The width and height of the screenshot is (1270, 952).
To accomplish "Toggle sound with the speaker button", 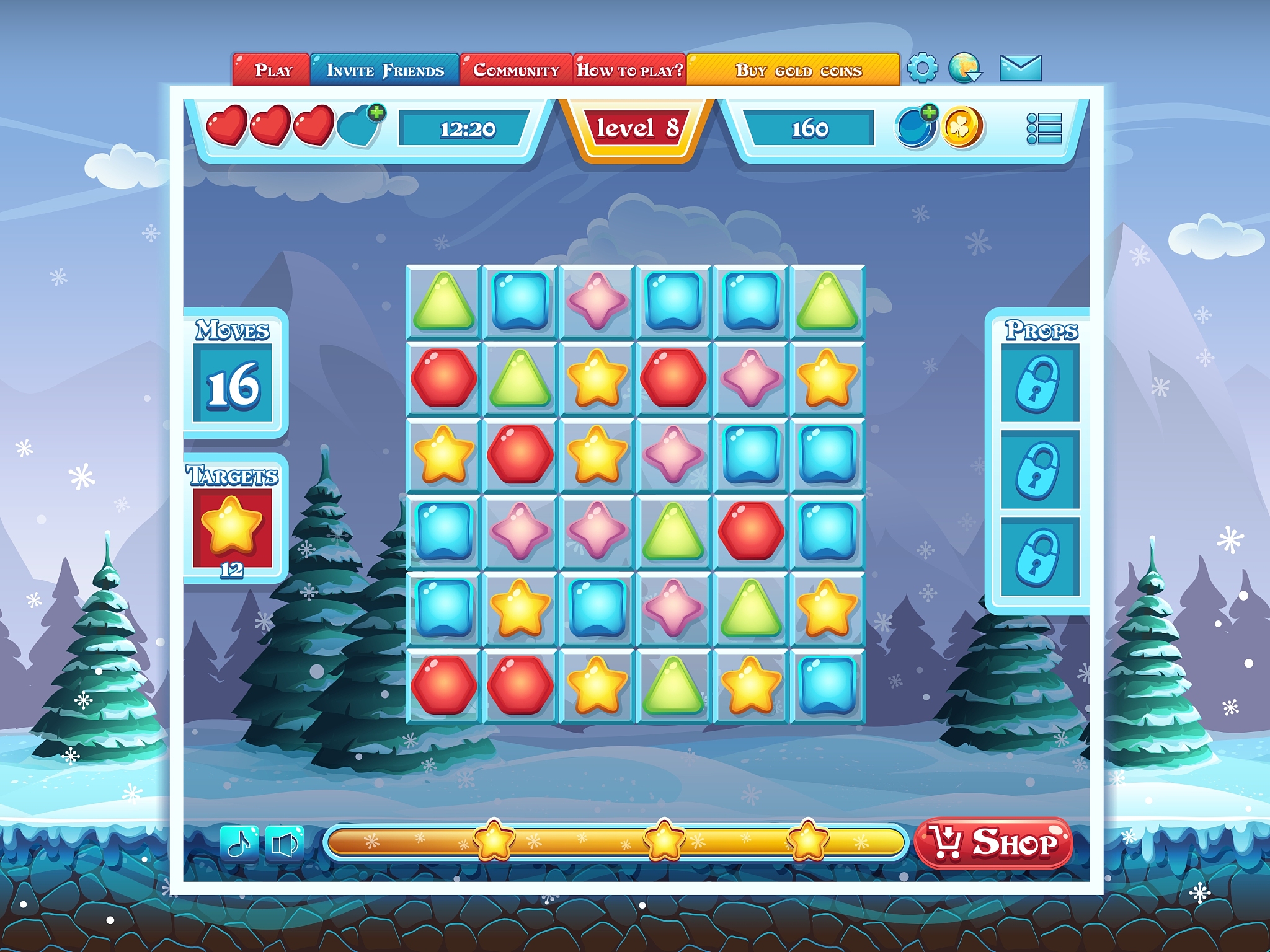I will click(x=285, y=843).
